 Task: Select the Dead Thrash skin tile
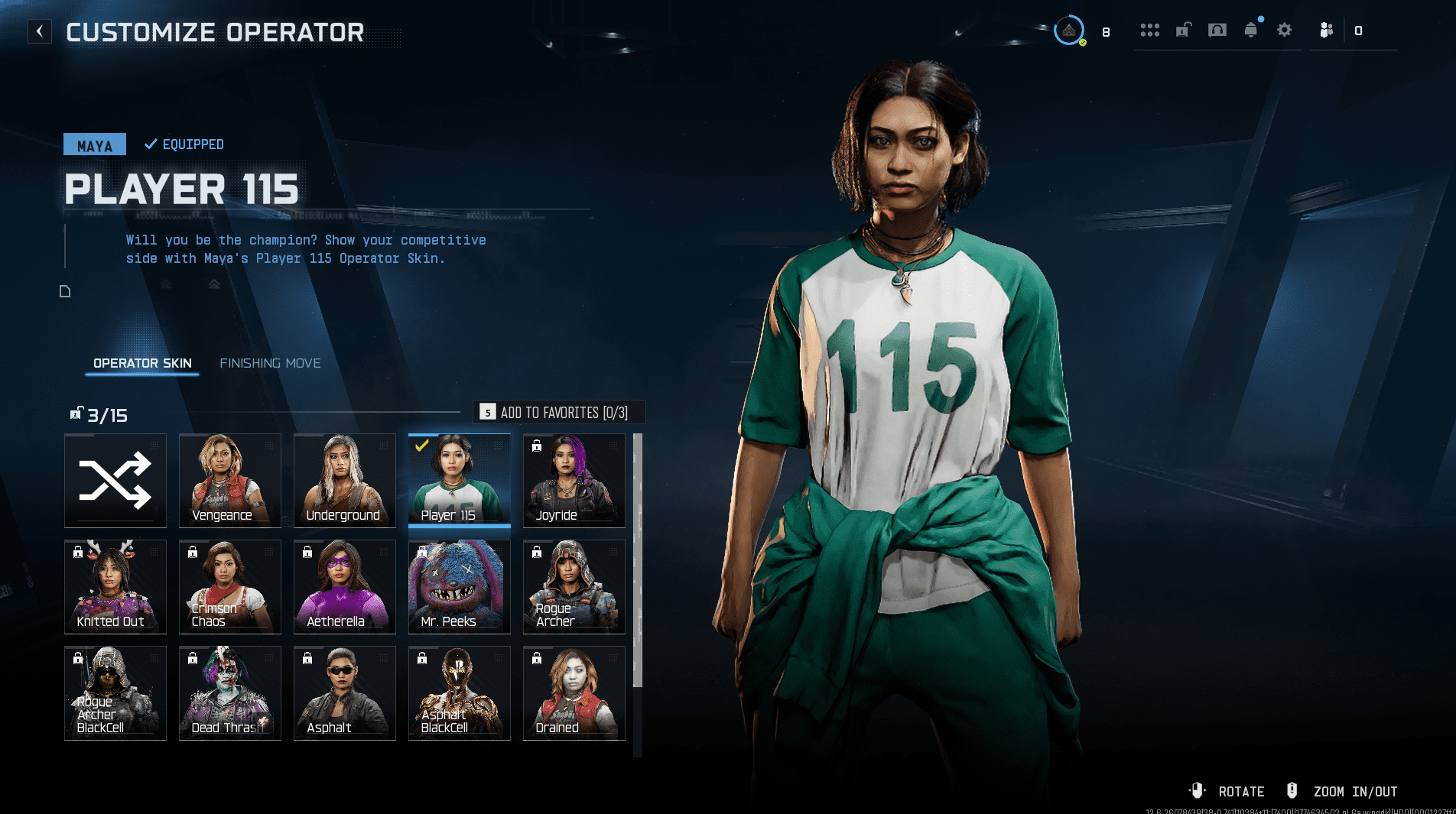tap(230, 693)
